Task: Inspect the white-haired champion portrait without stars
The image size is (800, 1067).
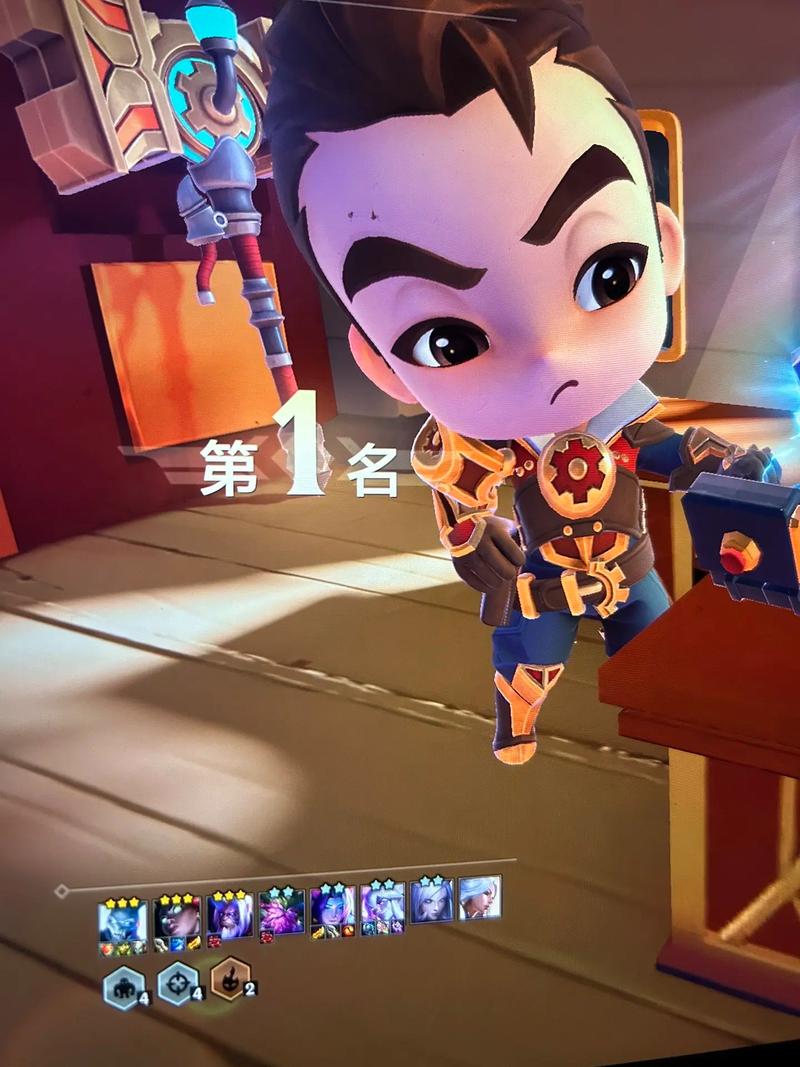Action: [480, 898]
